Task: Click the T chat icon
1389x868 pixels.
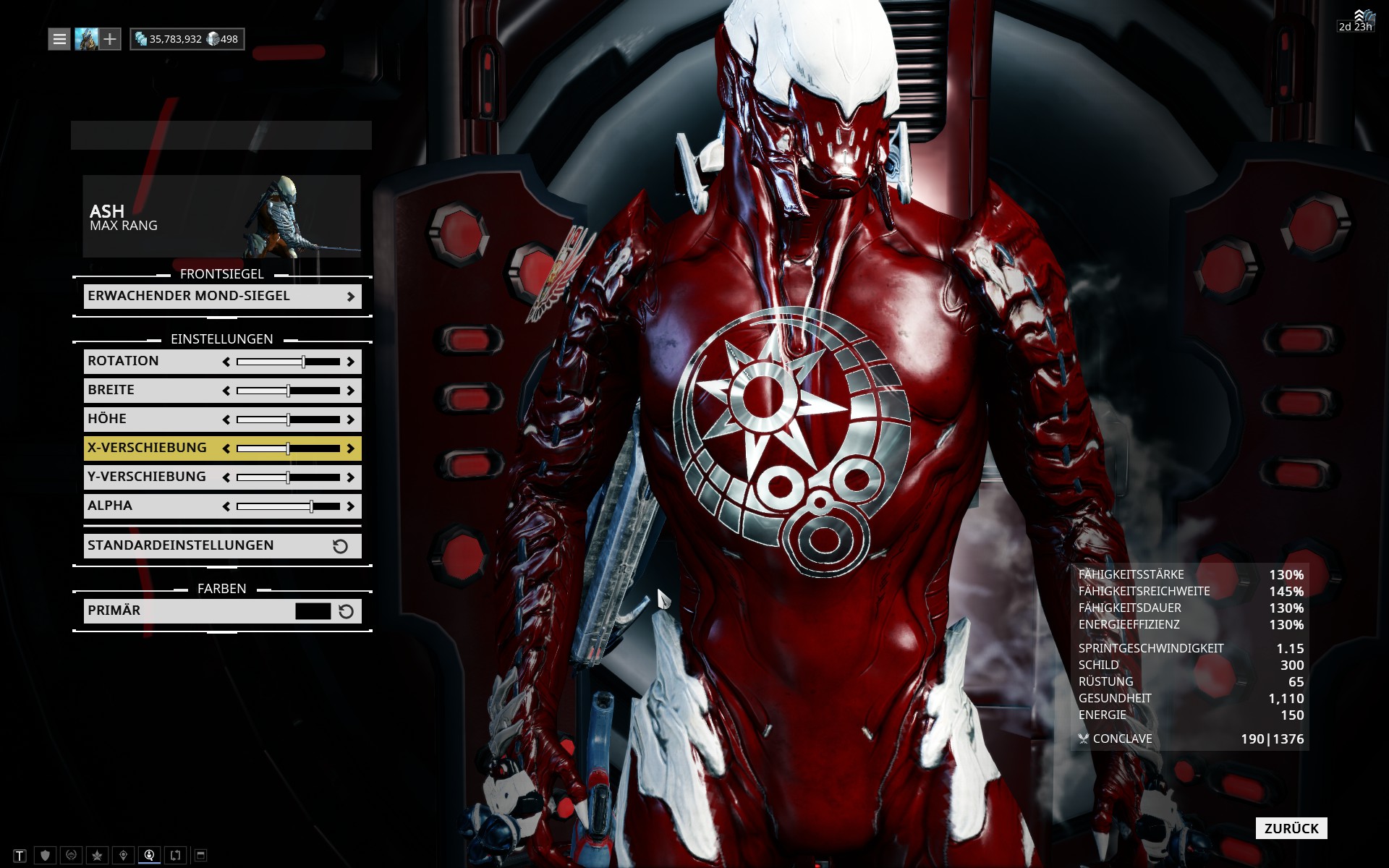Action: 20,856
